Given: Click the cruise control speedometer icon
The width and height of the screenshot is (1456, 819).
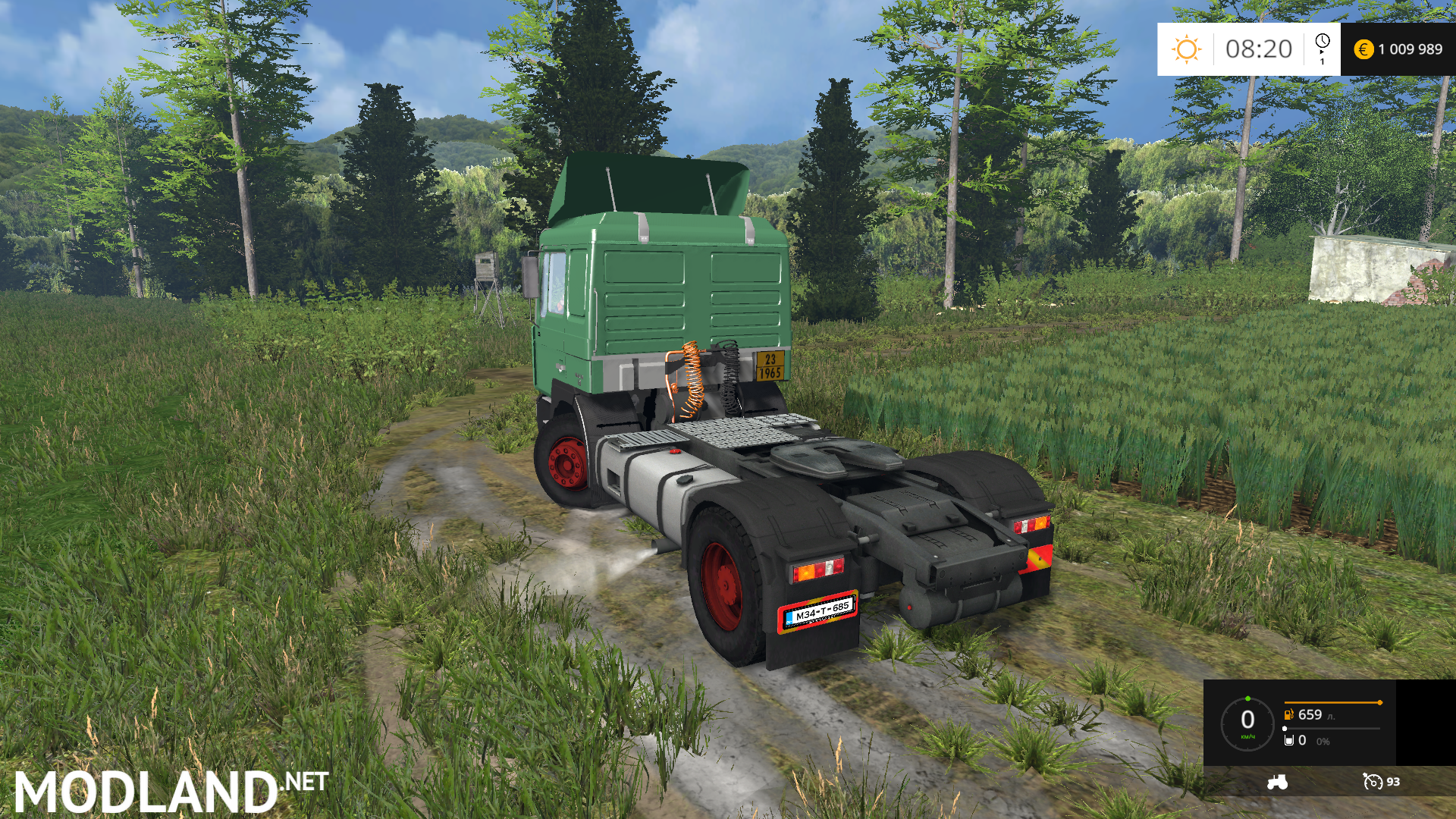Looking at the screenshot, I should [x=1373, y=782].
